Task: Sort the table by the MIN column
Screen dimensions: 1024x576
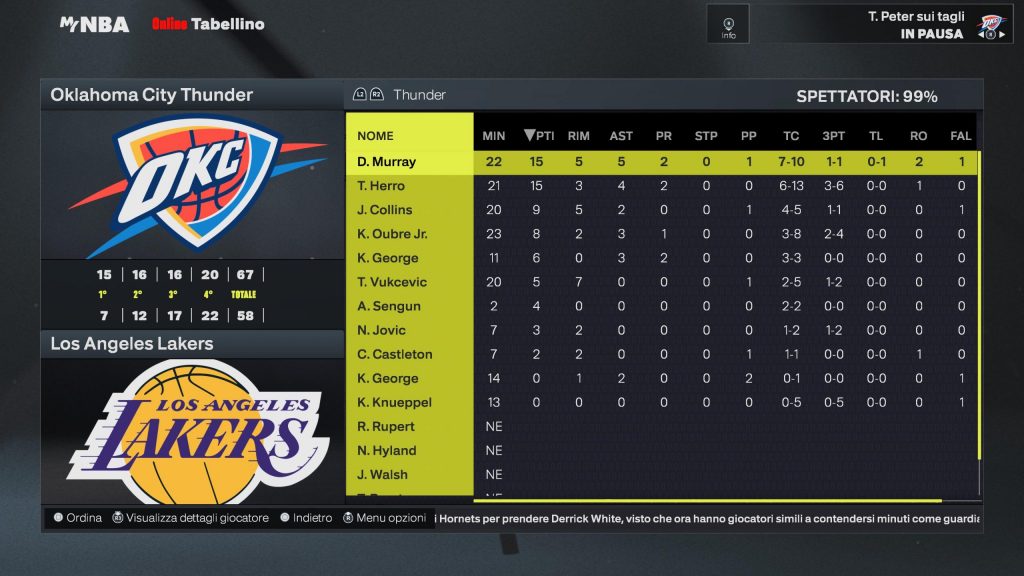Action: click(493, 136)
